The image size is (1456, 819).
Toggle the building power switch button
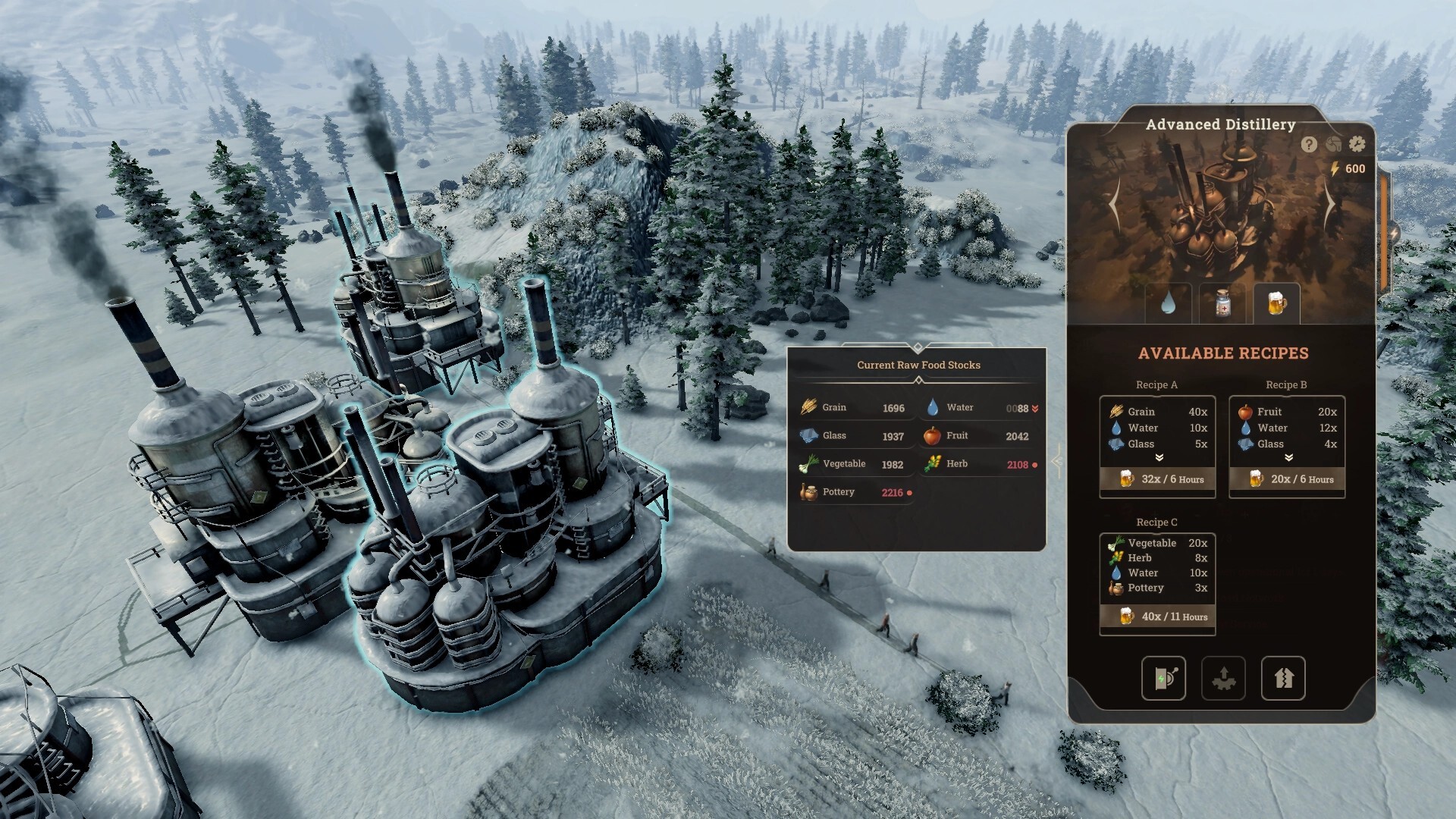click(1163, 678)
